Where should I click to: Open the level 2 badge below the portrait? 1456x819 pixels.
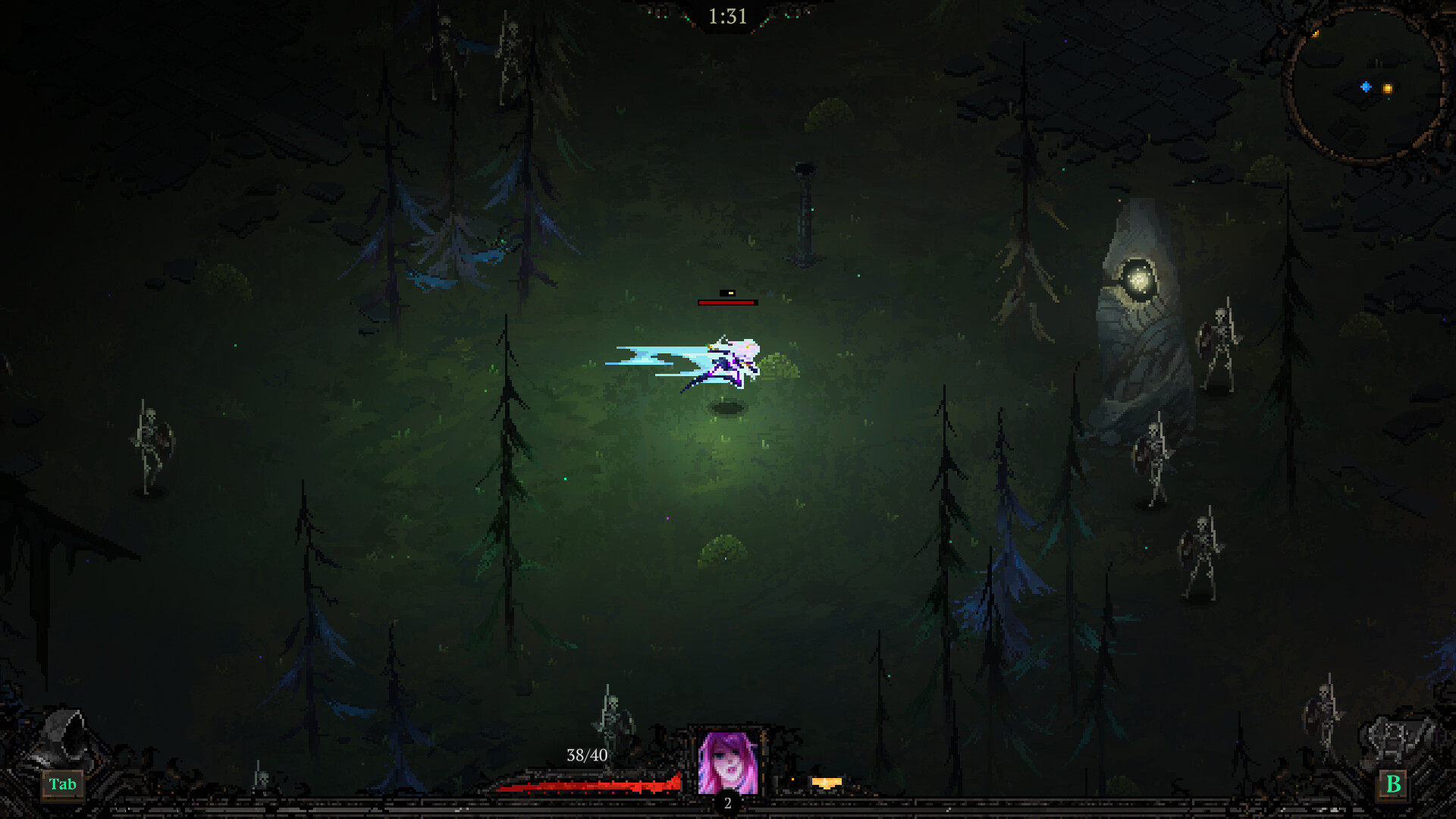click(x=729, y=802)
